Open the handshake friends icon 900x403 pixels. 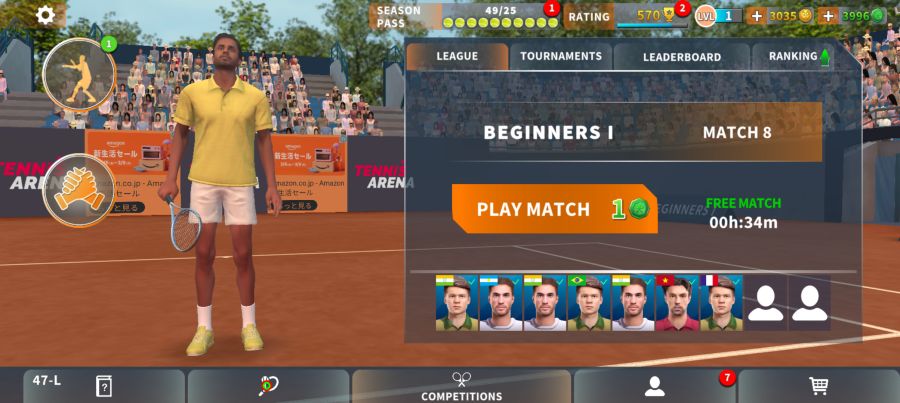point(78,190)
